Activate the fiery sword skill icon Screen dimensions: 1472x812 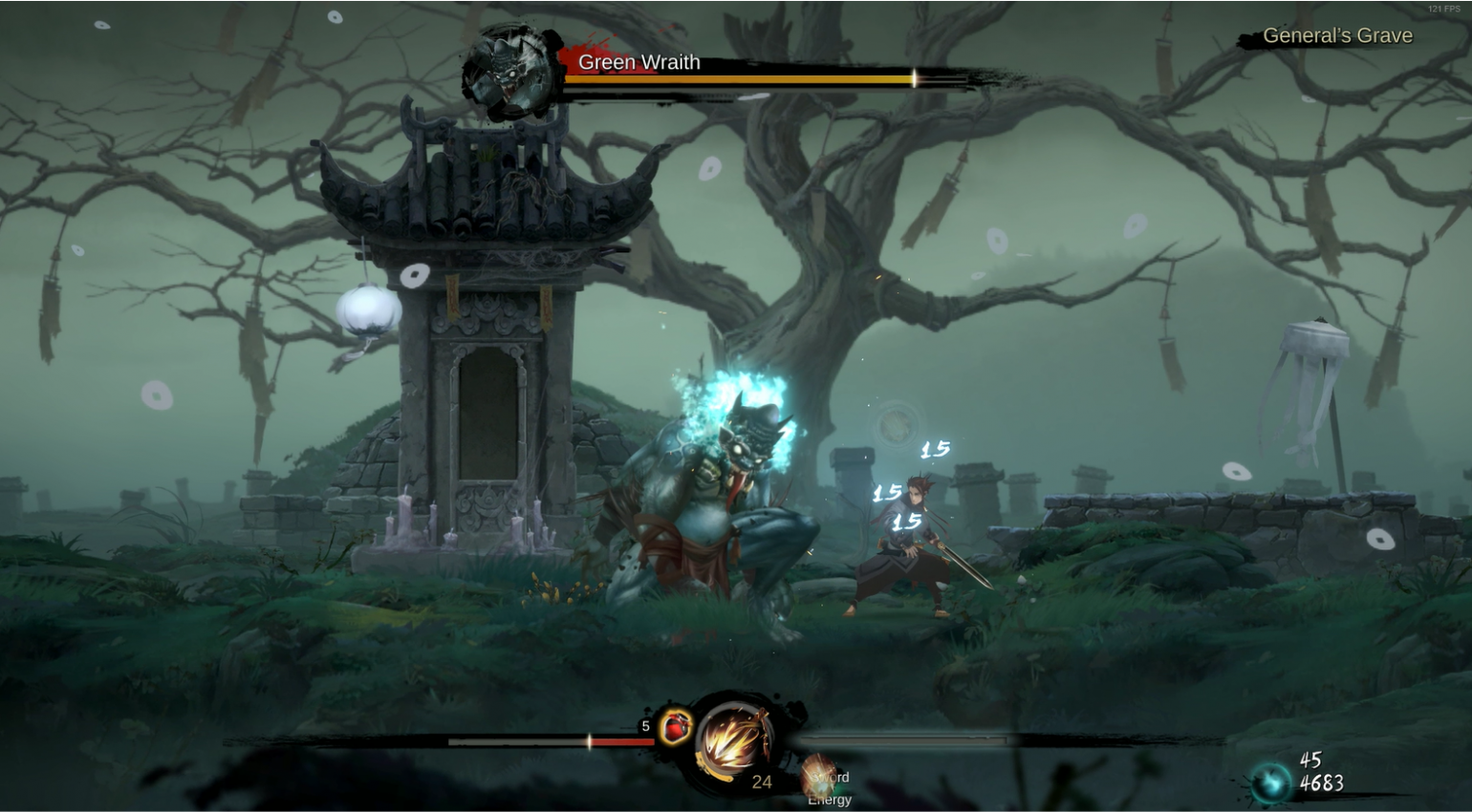[x=734, y=741]
